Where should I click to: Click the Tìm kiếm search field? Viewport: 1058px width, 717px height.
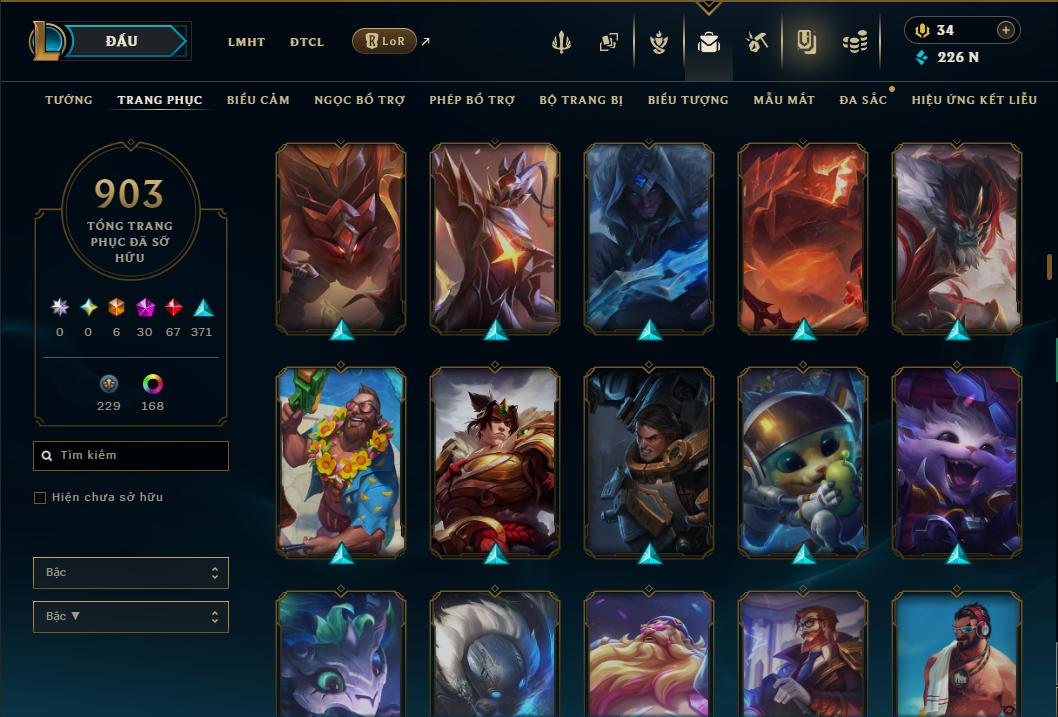tap(131, 456)
